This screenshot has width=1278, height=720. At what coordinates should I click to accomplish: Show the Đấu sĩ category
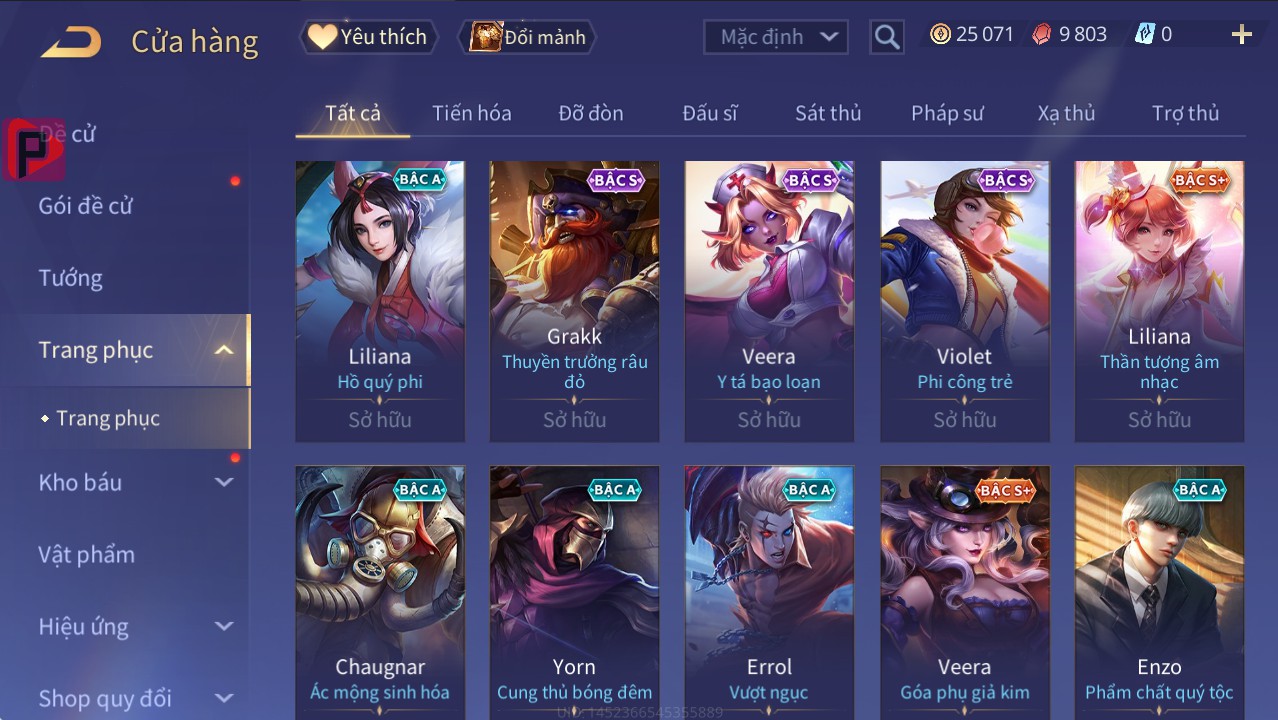click(x=710, y=113)
